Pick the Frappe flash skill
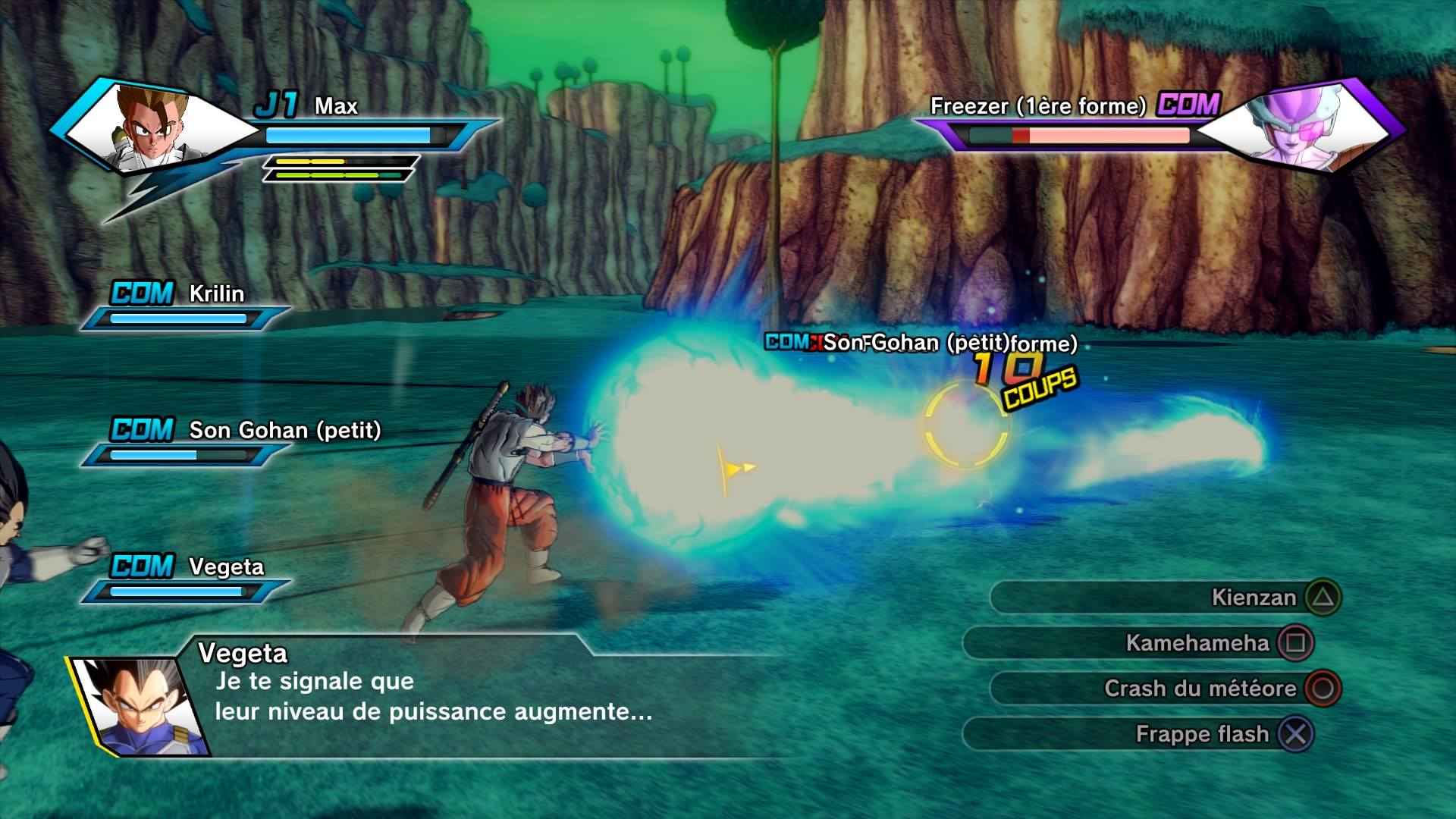This screenshot has height=819, width=1456. [x=1139, y=734]
